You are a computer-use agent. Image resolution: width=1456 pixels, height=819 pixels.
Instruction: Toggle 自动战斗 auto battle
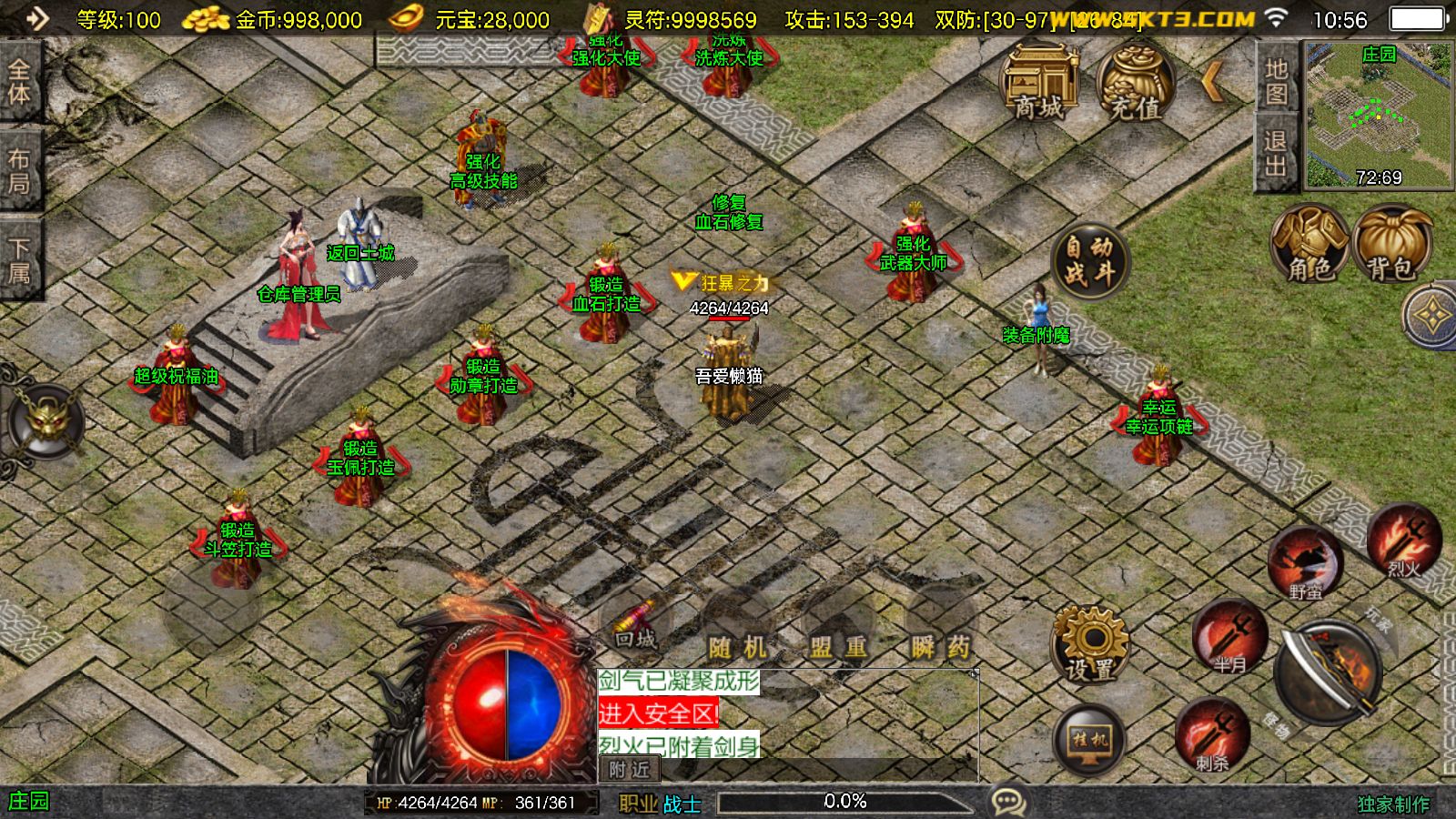pyautogui.click(x=1089, y=260)
